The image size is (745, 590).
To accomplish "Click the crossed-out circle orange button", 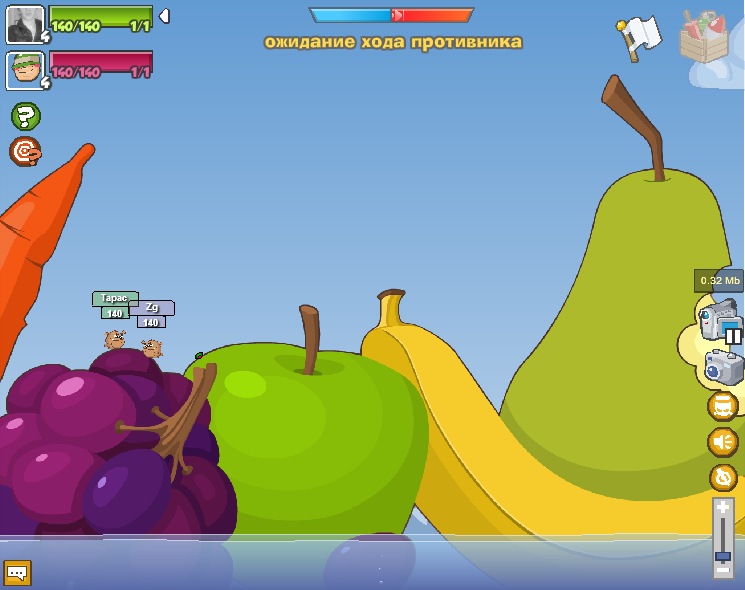I will 722,477.
